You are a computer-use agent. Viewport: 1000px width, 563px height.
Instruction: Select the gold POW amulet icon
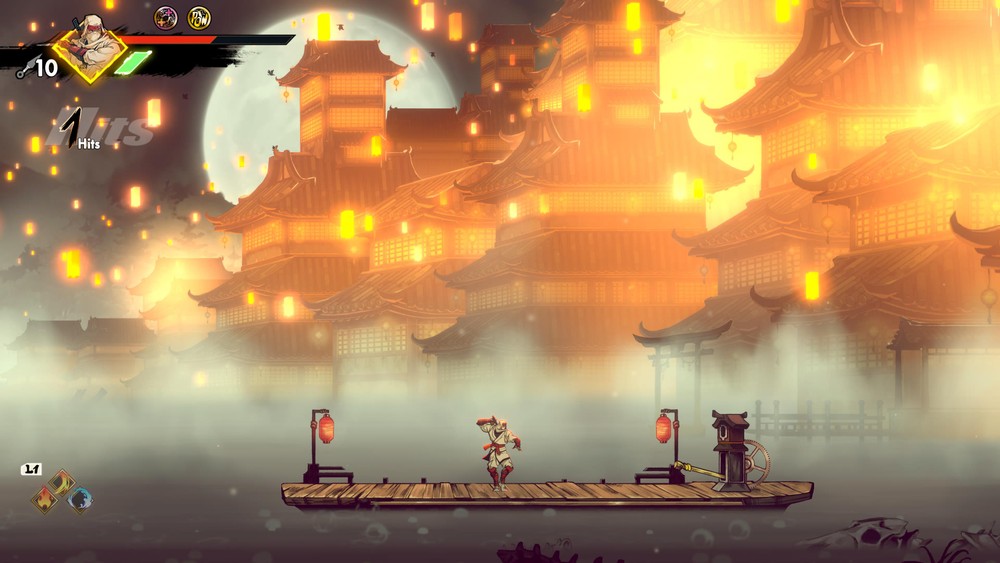(x=199, y=17)
